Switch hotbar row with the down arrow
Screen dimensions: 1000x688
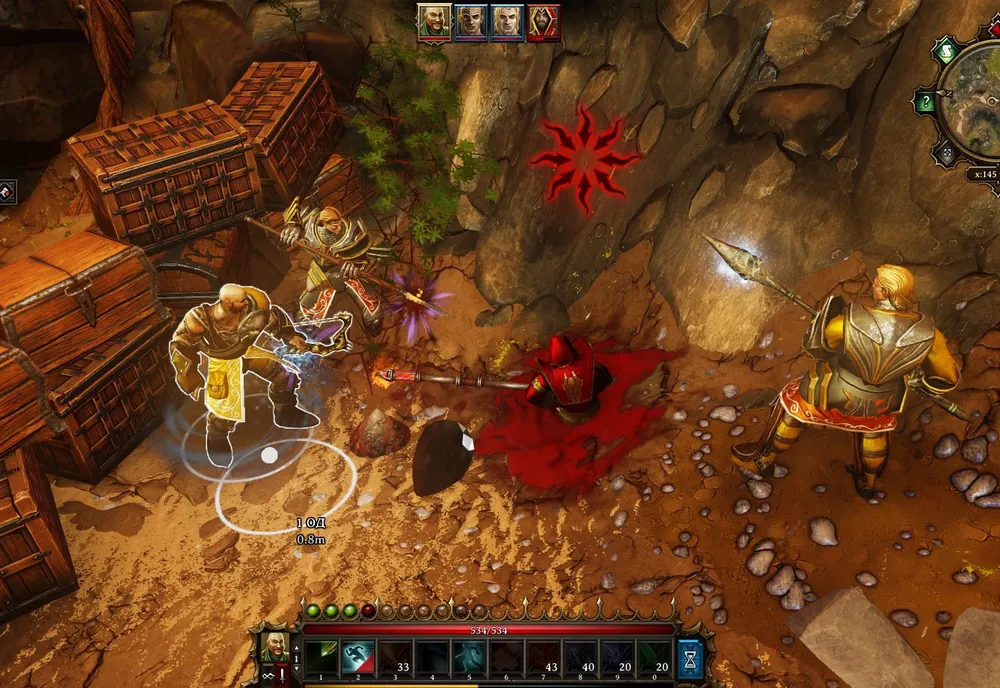click(296, 667)
